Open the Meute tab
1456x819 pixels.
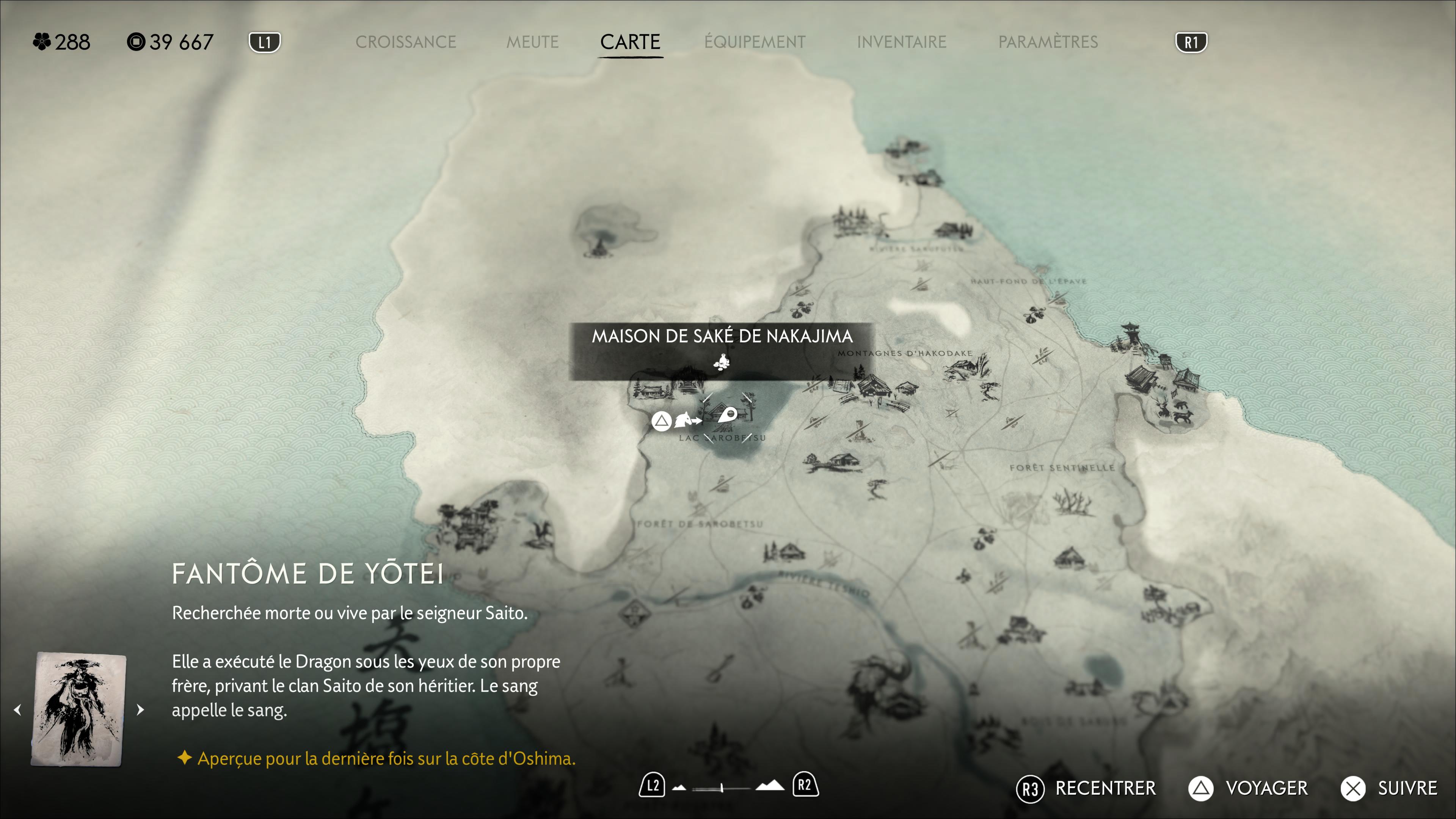532,42
